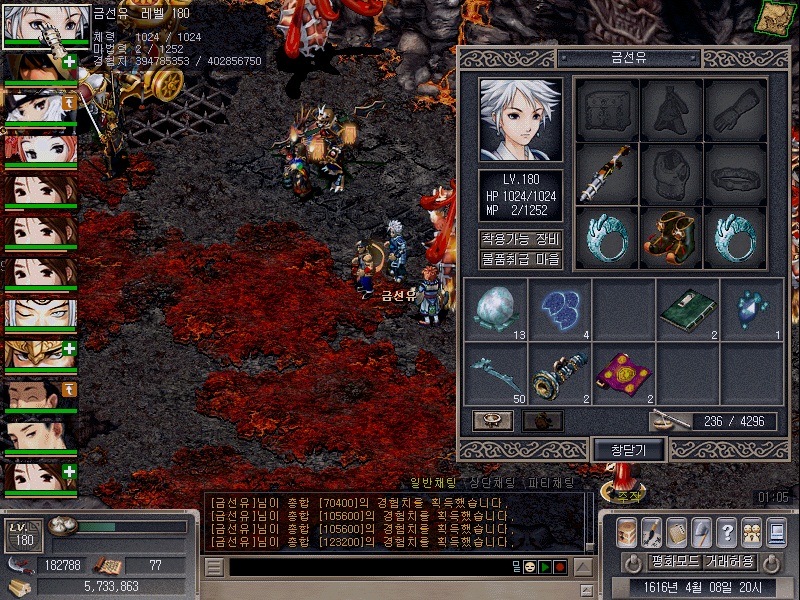The image size is (800, 600).
Task: Select the top party member portrait
Action: point(41,24)
